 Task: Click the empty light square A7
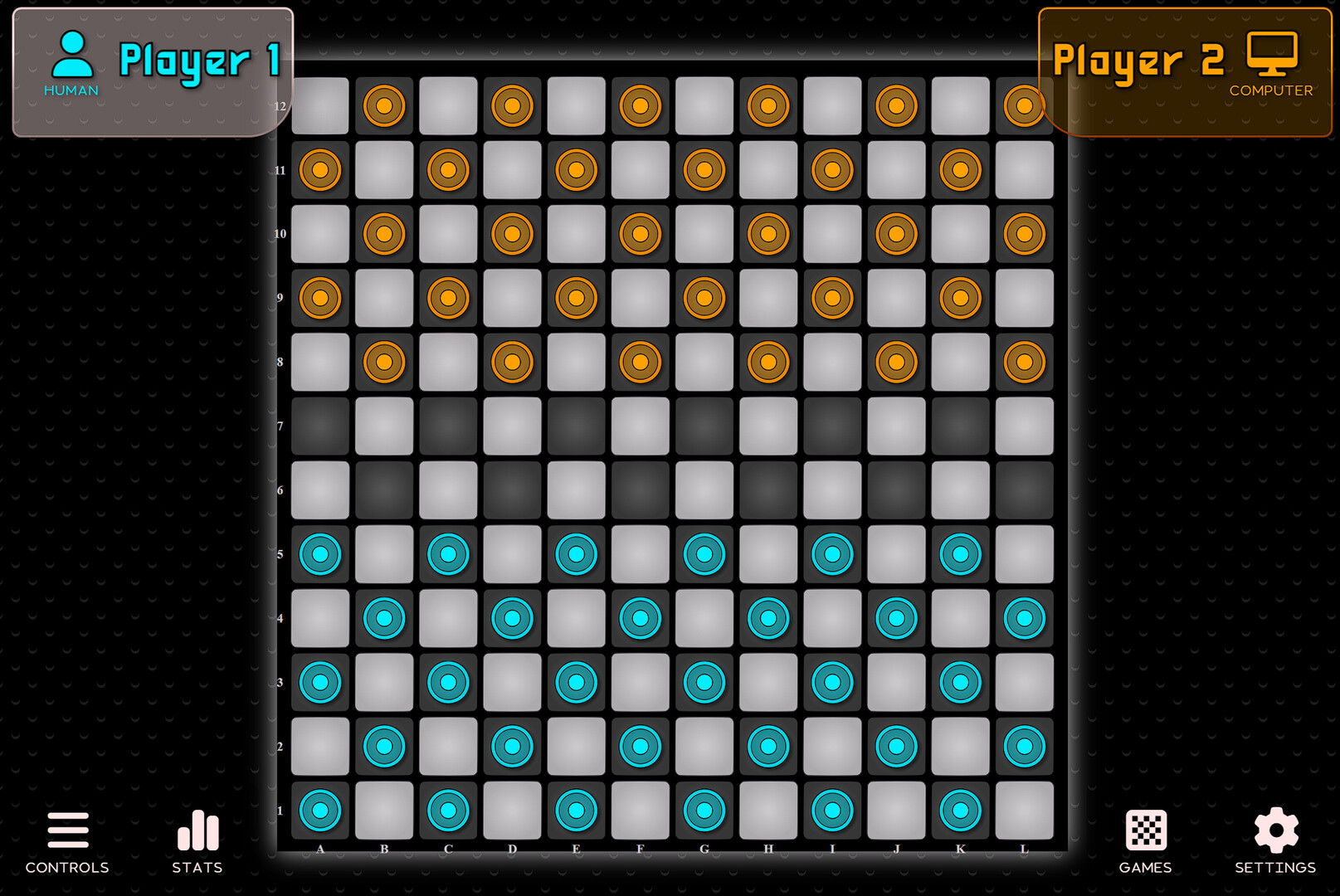319,426
